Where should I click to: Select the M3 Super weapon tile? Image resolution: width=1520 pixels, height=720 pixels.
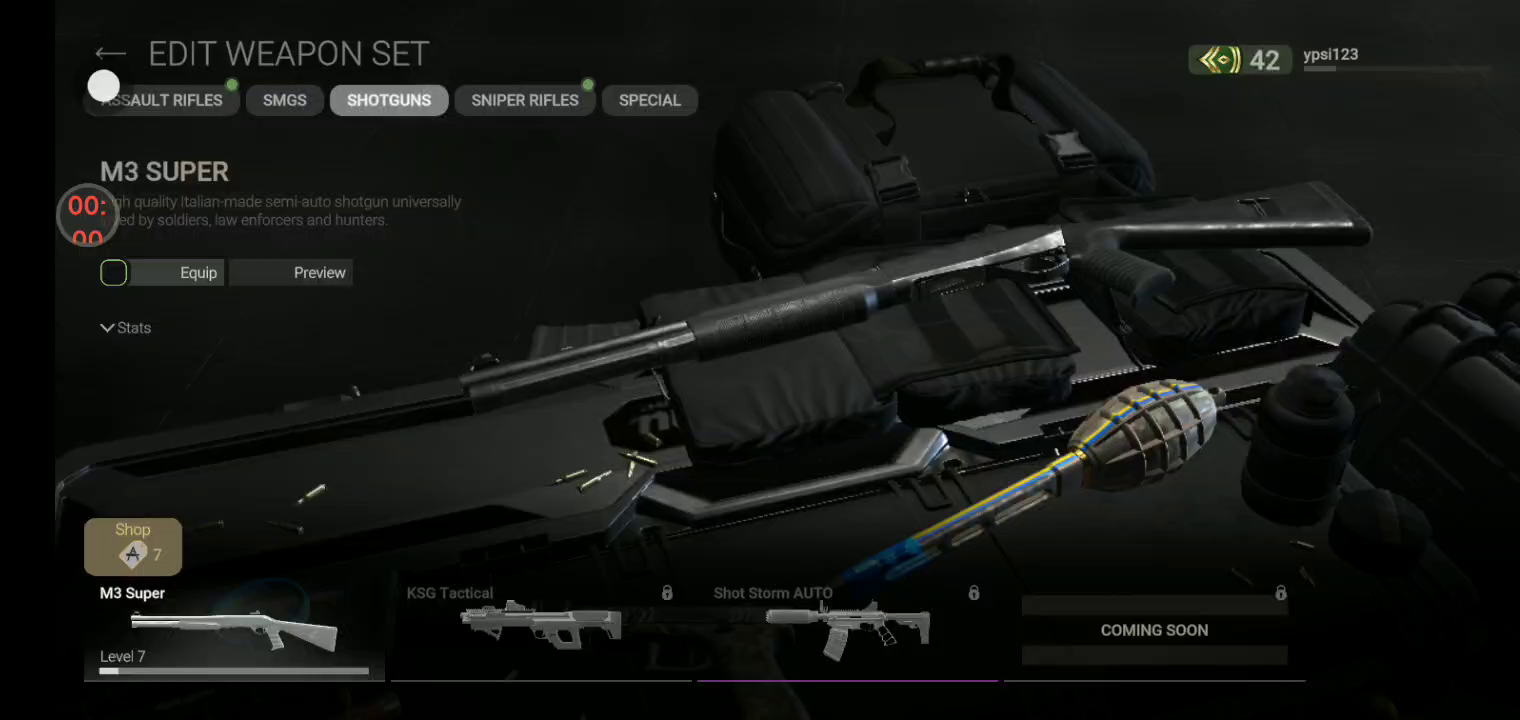(x=234, y=630)
